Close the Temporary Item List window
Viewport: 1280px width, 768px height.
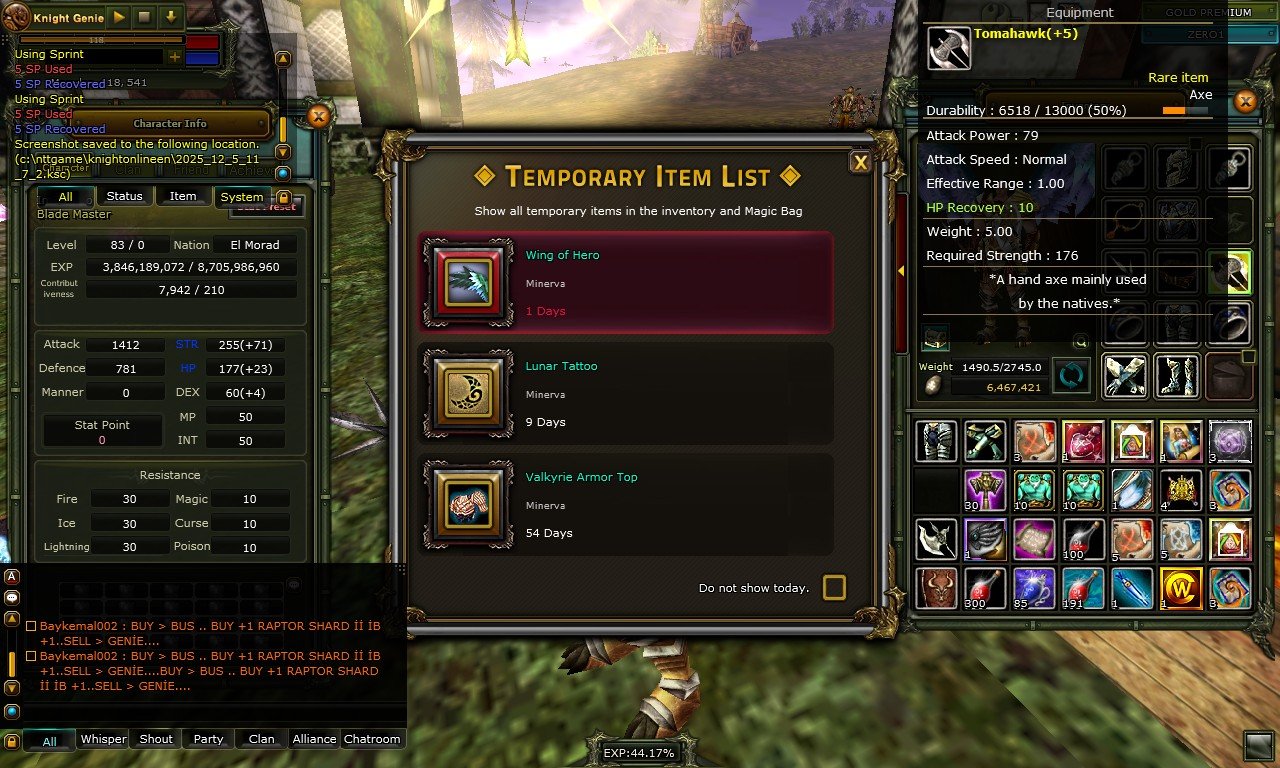(859, 163)
